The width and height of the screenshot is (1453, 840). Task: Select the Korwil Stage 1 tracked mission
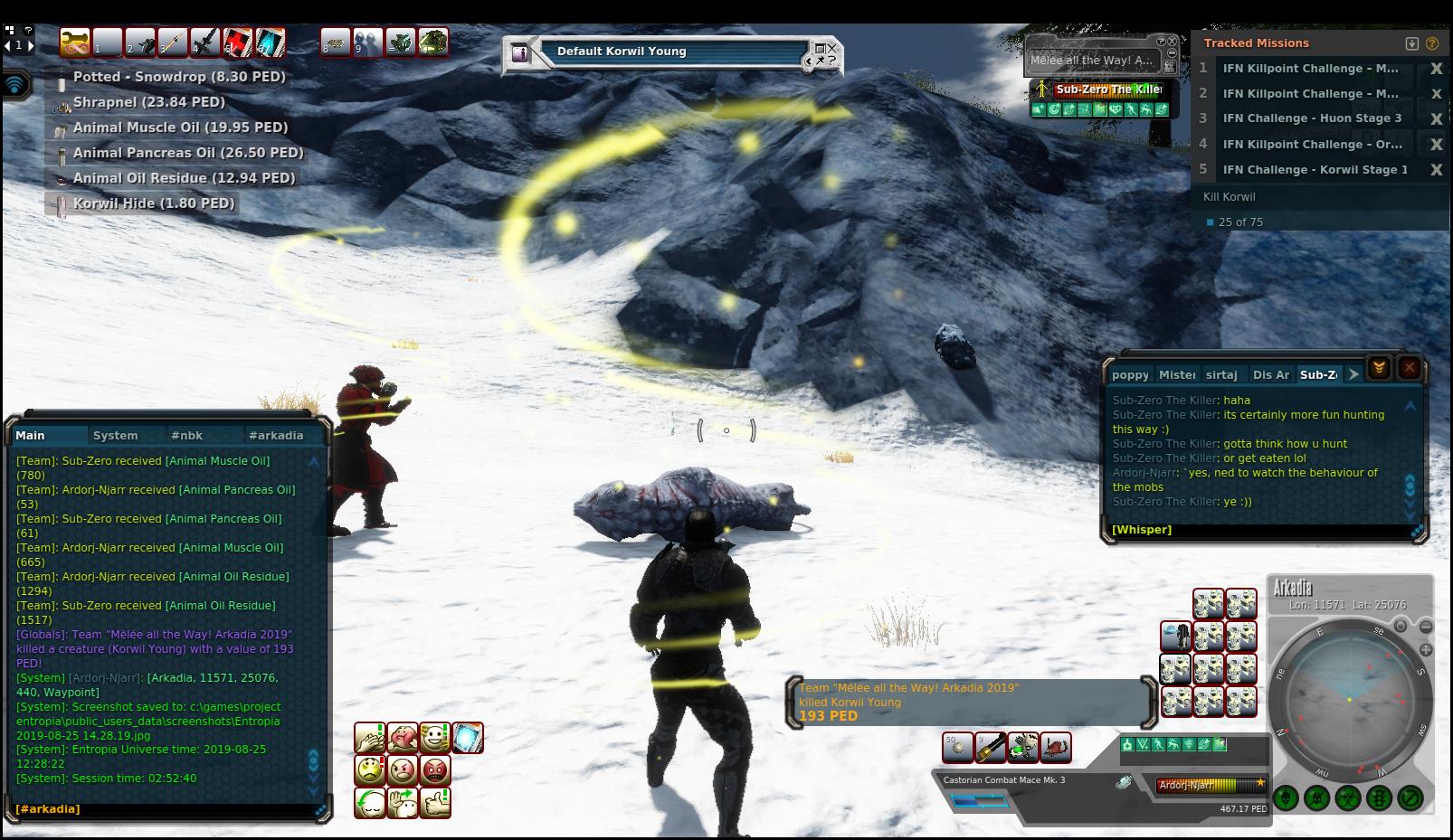(x=1315, y=170)
